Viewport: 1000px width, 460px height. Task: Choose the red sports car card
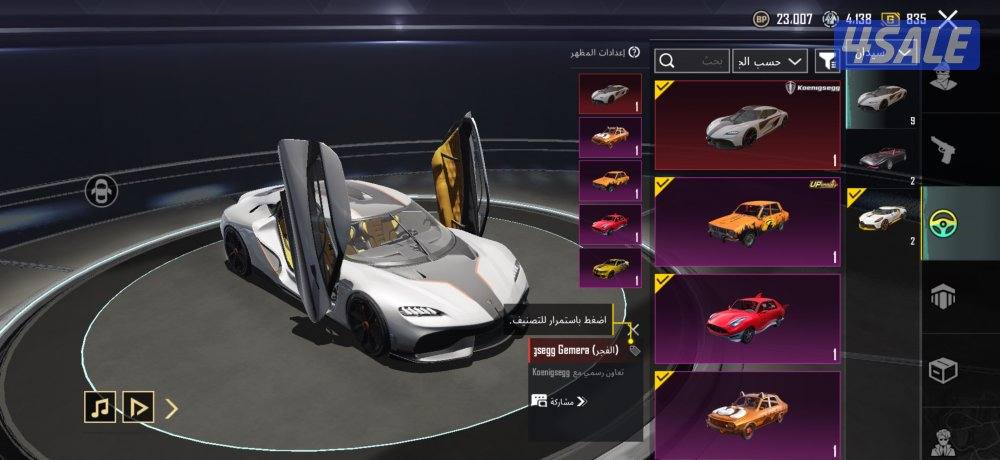click(747, 319)
